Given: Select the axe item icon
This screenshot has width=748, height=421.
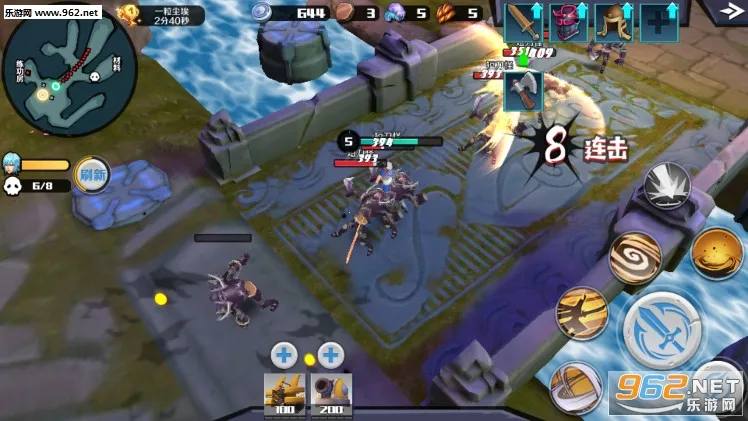Looking at the screenshot, I should pyautogui.click(x=523, y=91).
